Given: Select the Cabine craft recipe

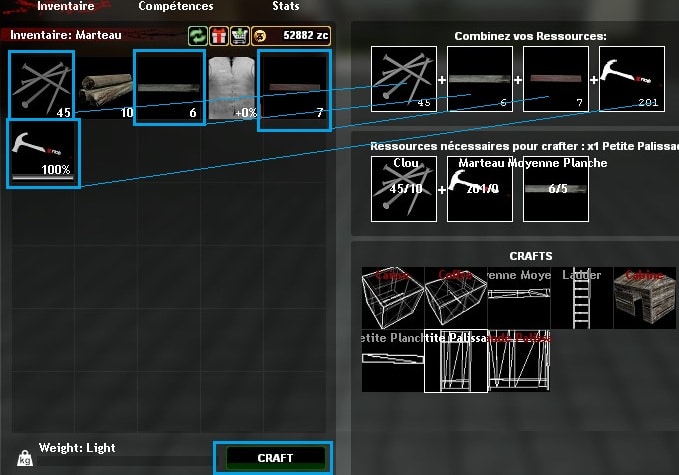Looking at the screenshot, I should click(643, 298).
